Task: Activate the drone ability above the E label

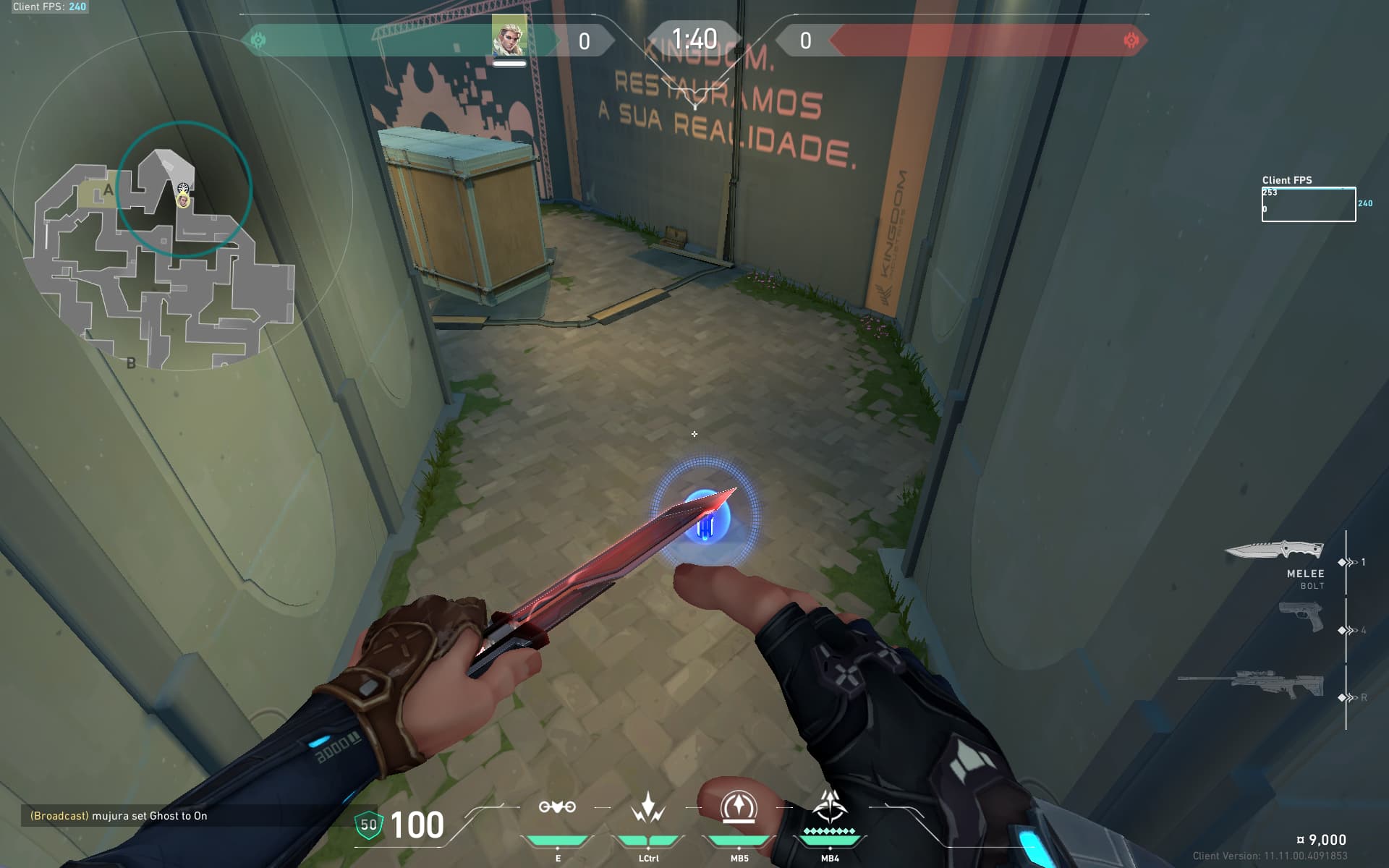Action: [557, 807]
